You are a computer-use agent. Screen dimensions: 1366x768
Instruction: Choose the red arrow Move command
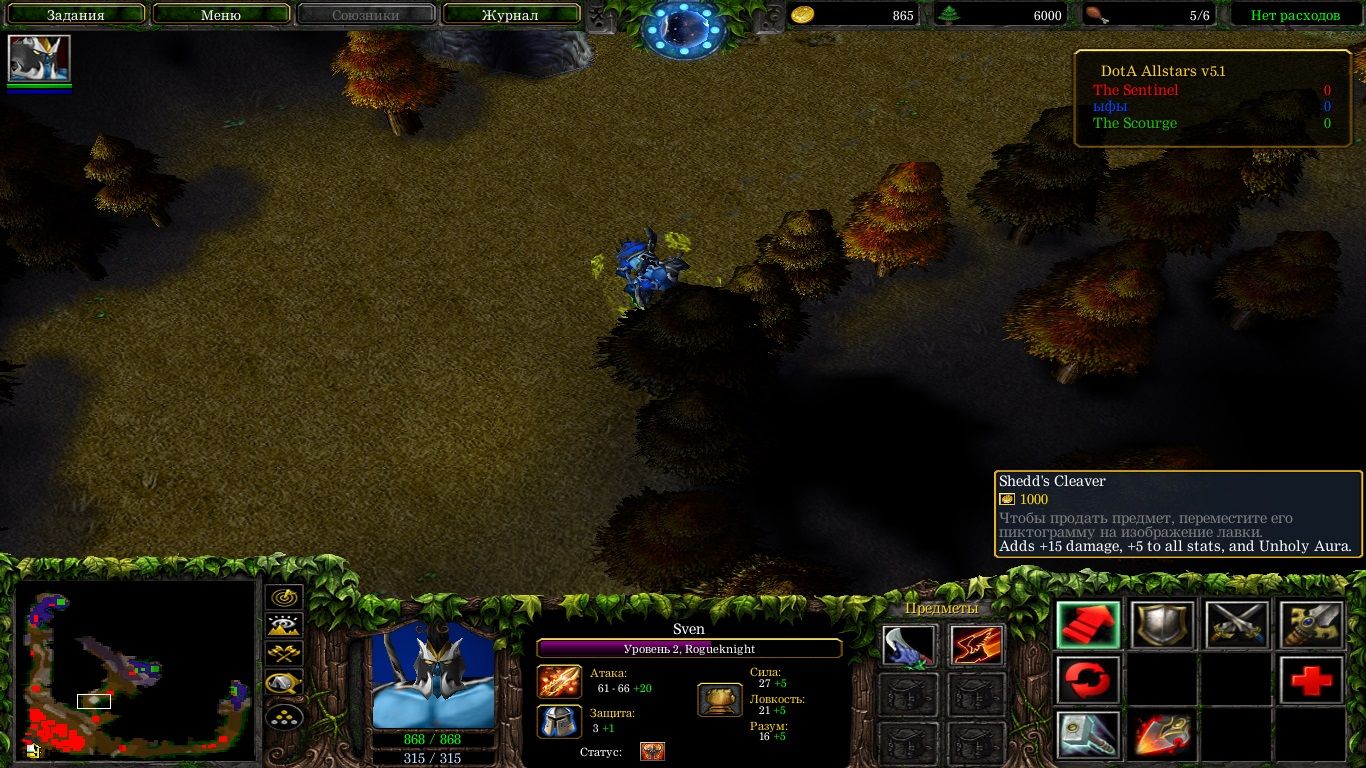1088,626
